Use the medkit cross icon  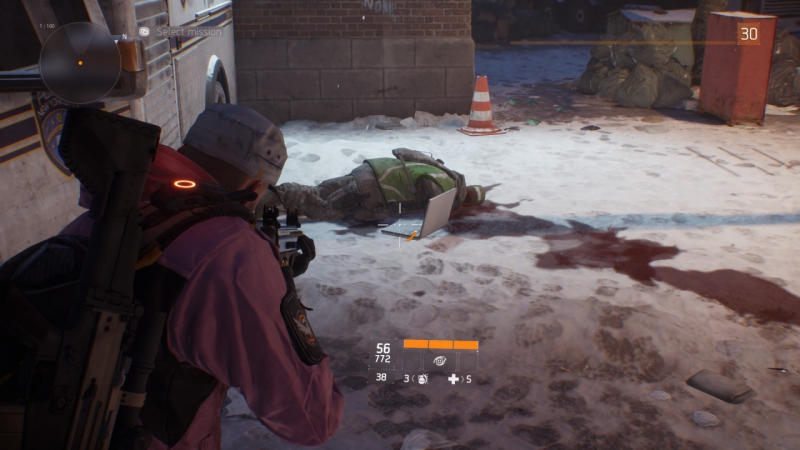click(x=453, y=379)
